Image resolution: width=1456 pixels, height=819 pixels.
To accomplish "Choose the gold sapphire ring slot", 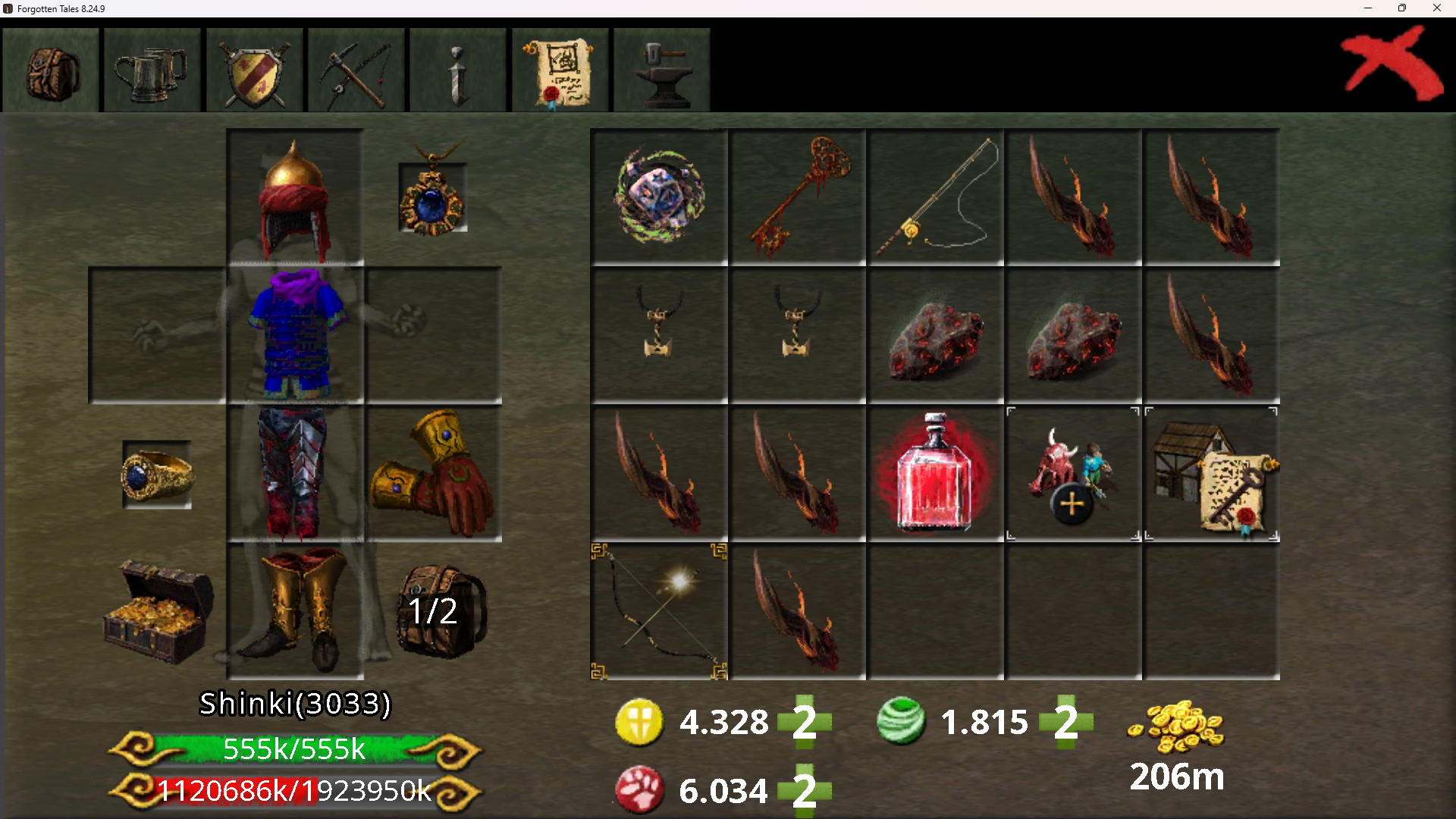I will point(157,475).
